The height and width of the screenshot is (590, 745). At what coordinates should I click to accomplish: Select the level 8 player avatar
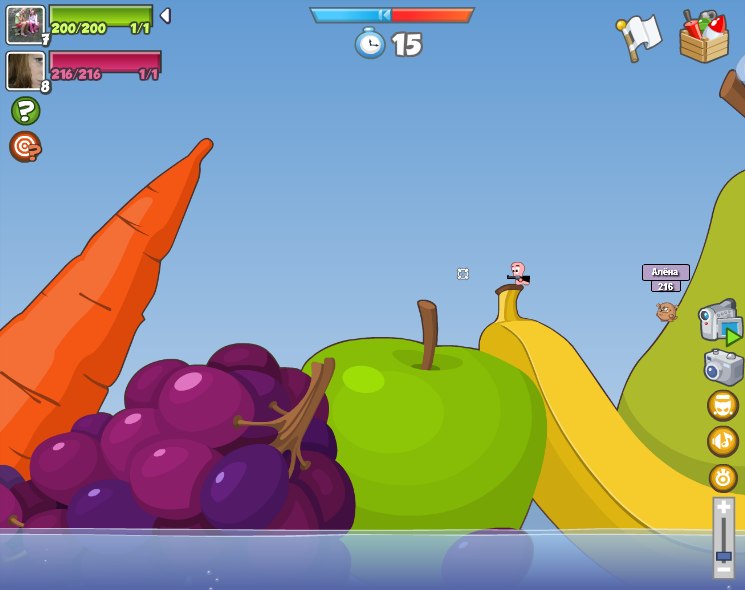click(x=25, y=71)
